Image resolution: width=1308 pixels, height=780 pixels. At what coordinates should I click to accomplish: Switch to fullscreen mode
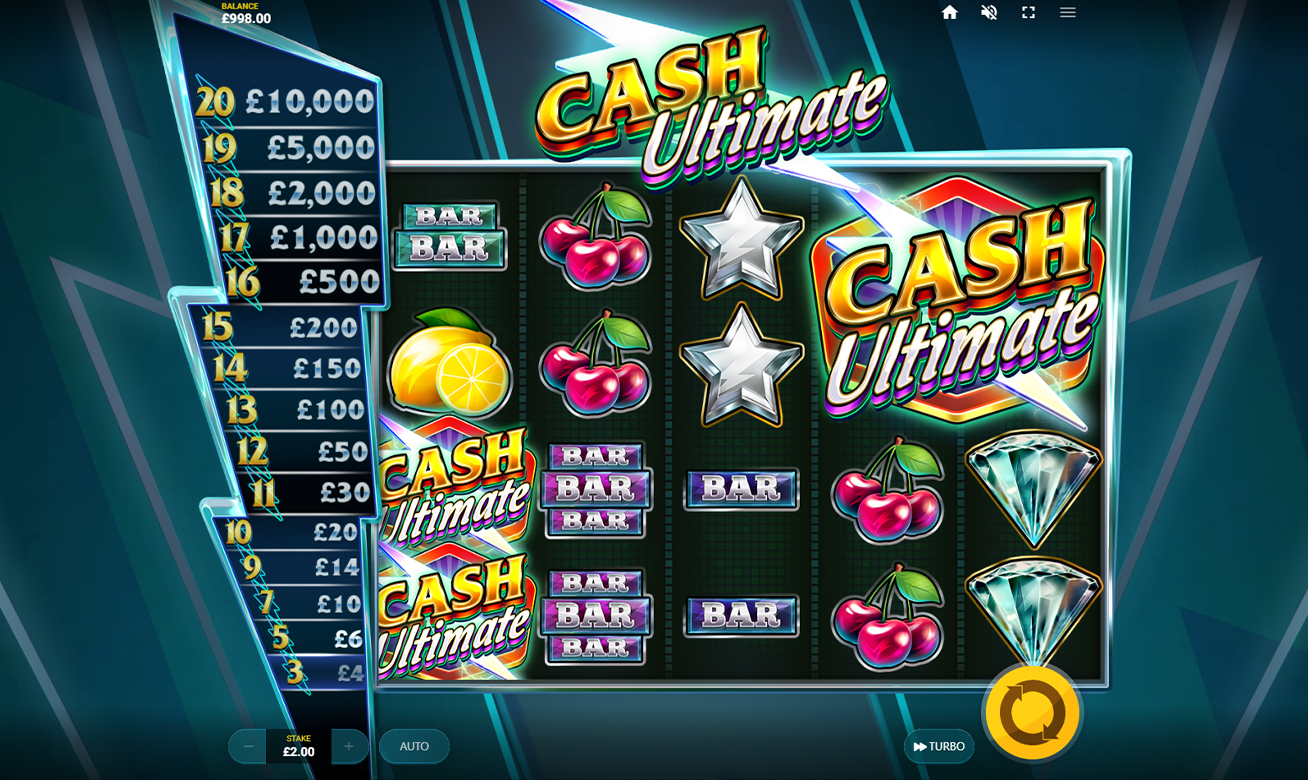point(1028,12)
